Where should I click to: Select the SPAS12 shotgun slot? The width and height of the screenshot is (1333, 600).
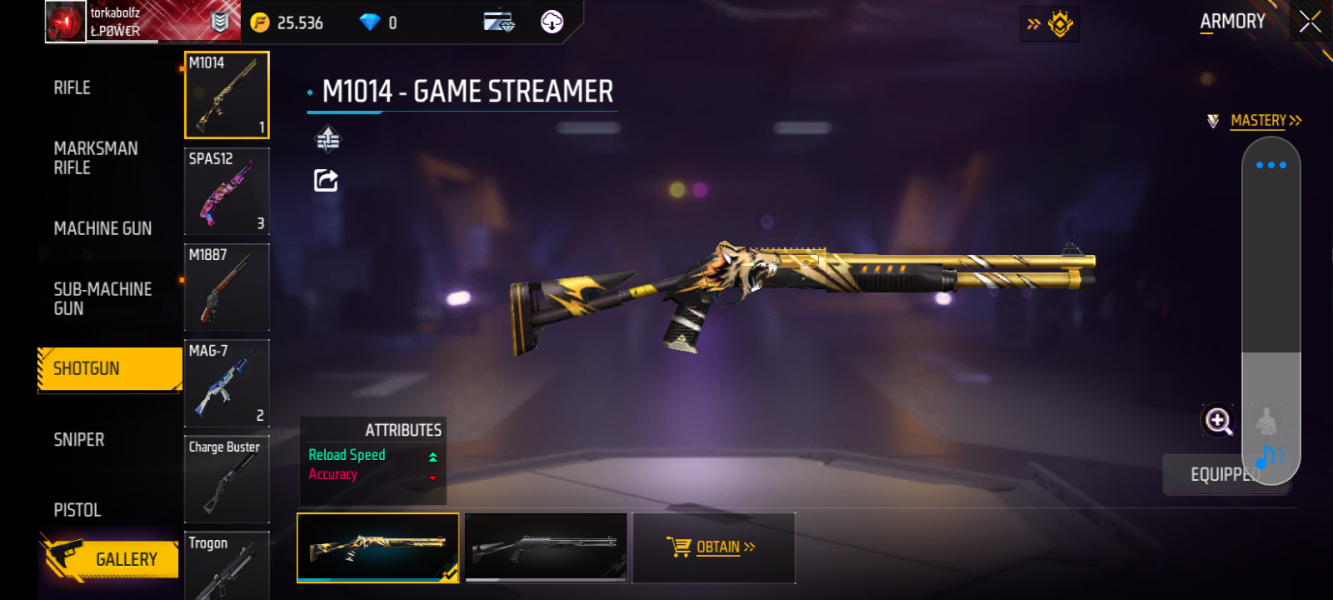[x=227, y=191]
